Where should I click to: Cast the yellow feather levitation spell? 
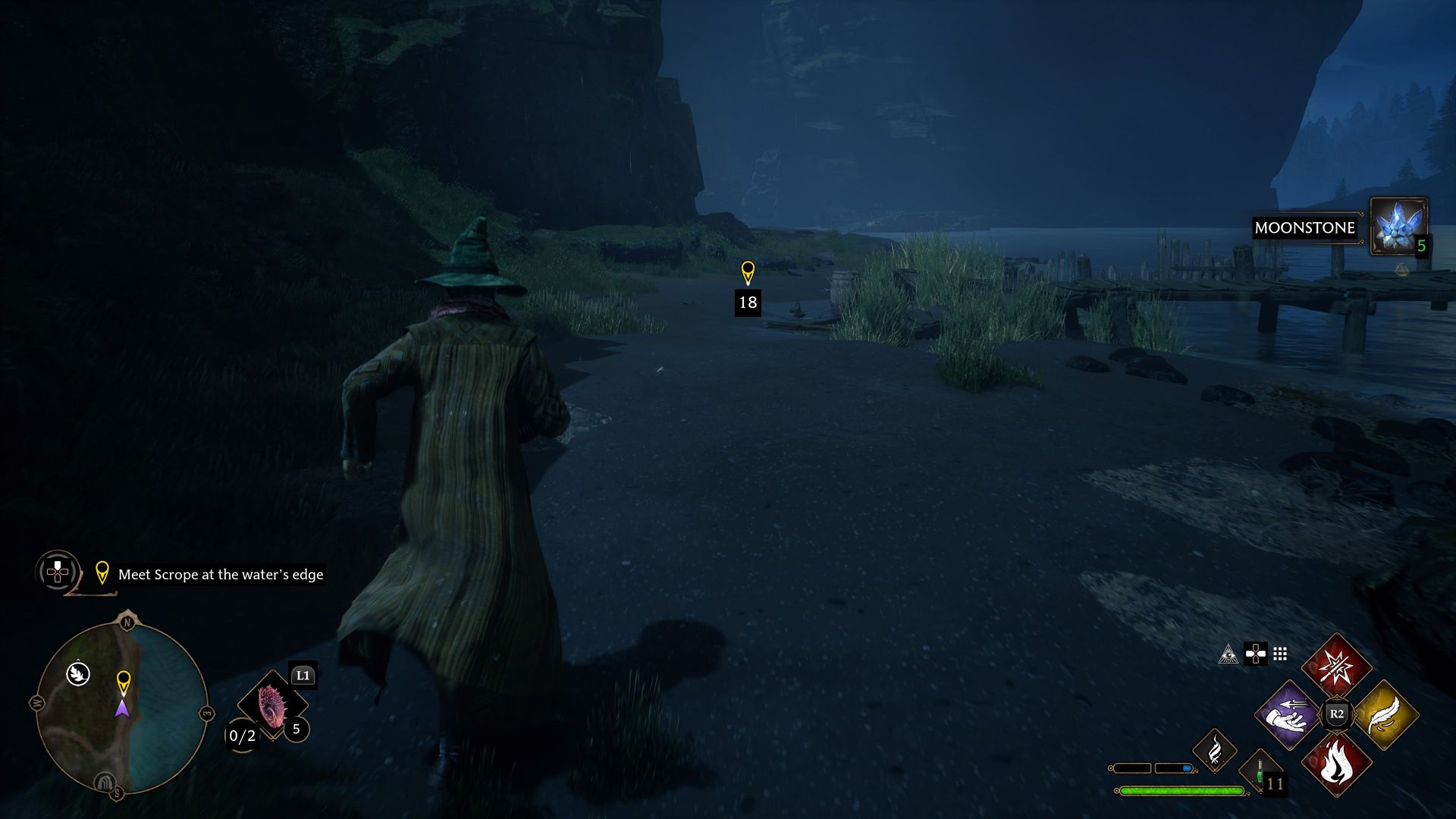click(1385, 714)
